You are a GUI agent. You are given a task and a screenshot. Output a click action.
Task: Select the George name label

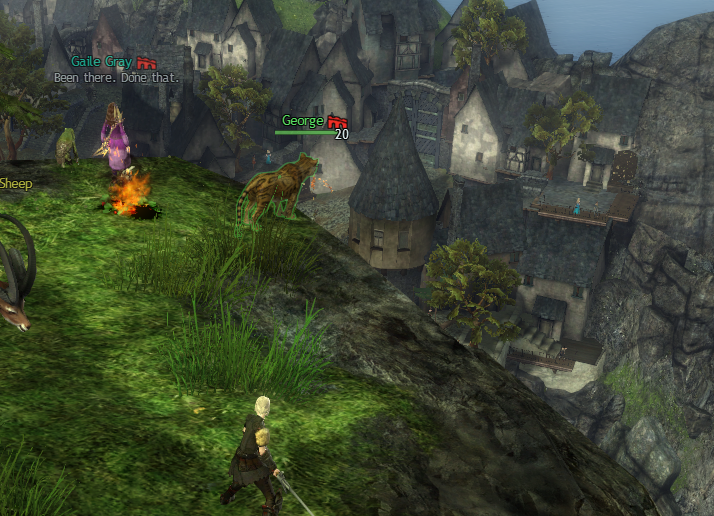pyautogui.click(x=303, y=121)
